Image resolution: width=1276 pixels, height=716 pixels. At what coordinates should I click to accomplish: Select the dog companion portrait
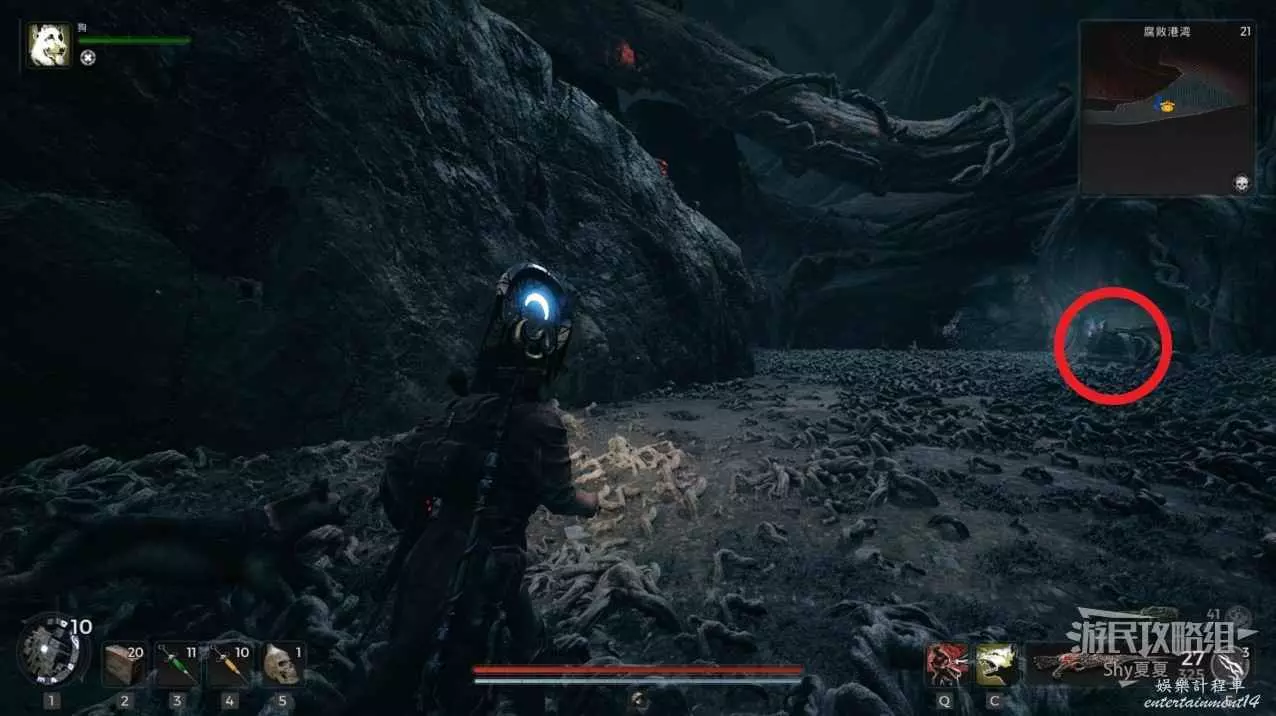[49, 46]
